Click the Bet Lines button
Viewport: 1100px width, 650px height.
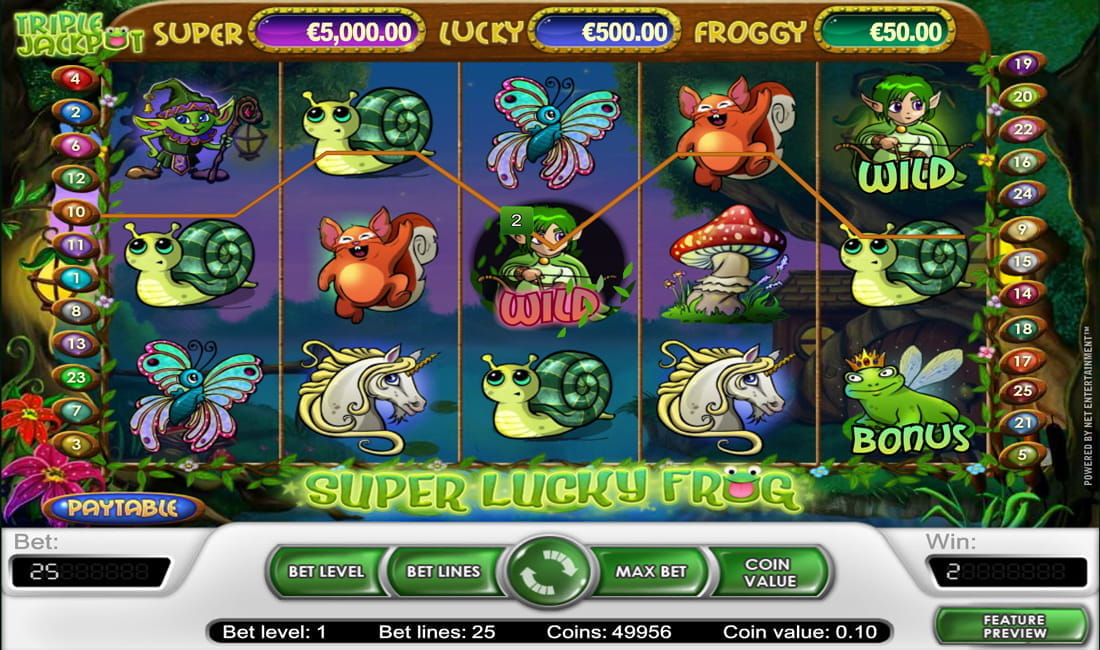click(x=443, y=572)
